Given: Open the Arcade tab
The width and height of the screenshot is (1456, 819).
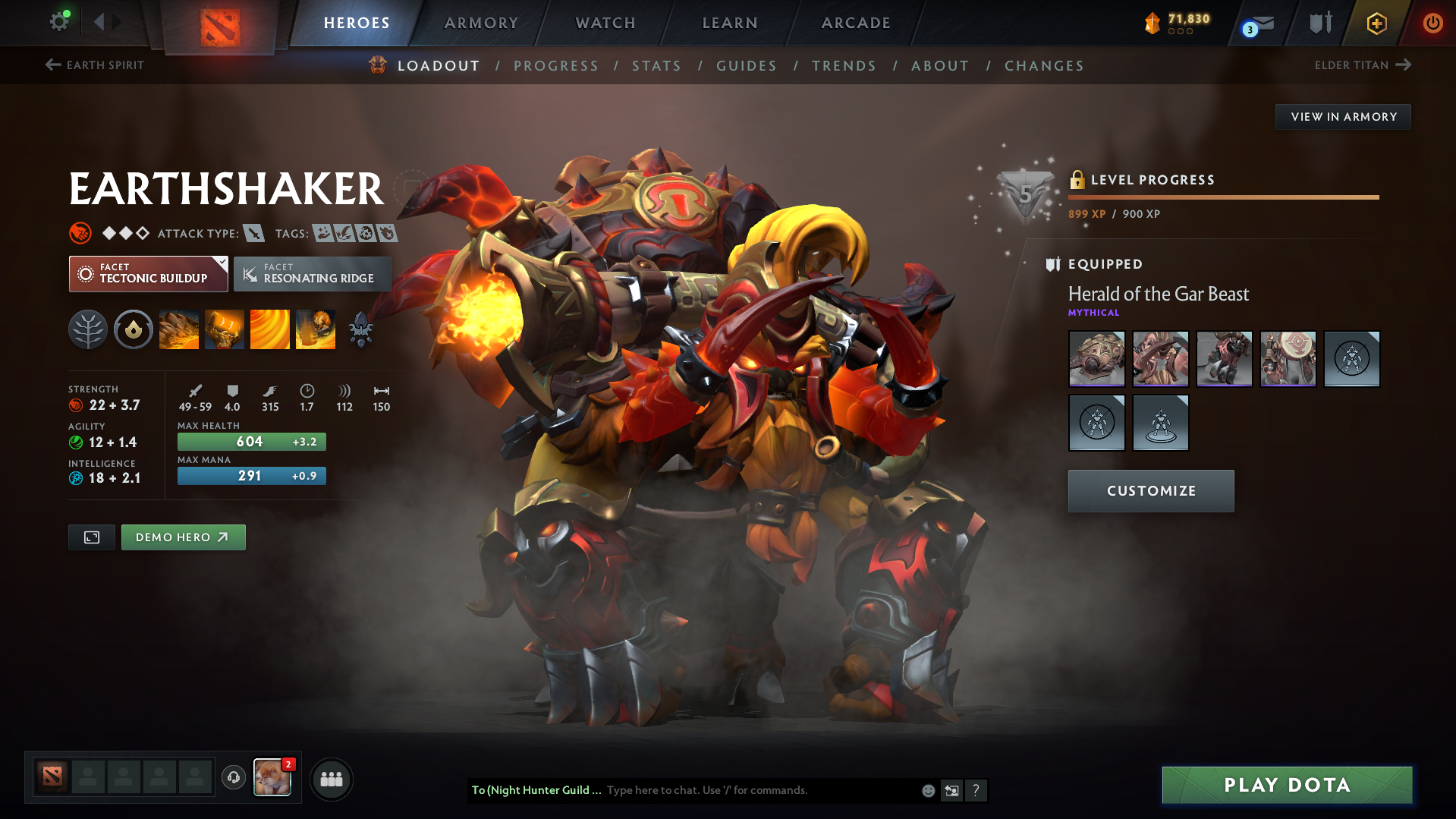Looking at the screenshot, I should [856, 23].
